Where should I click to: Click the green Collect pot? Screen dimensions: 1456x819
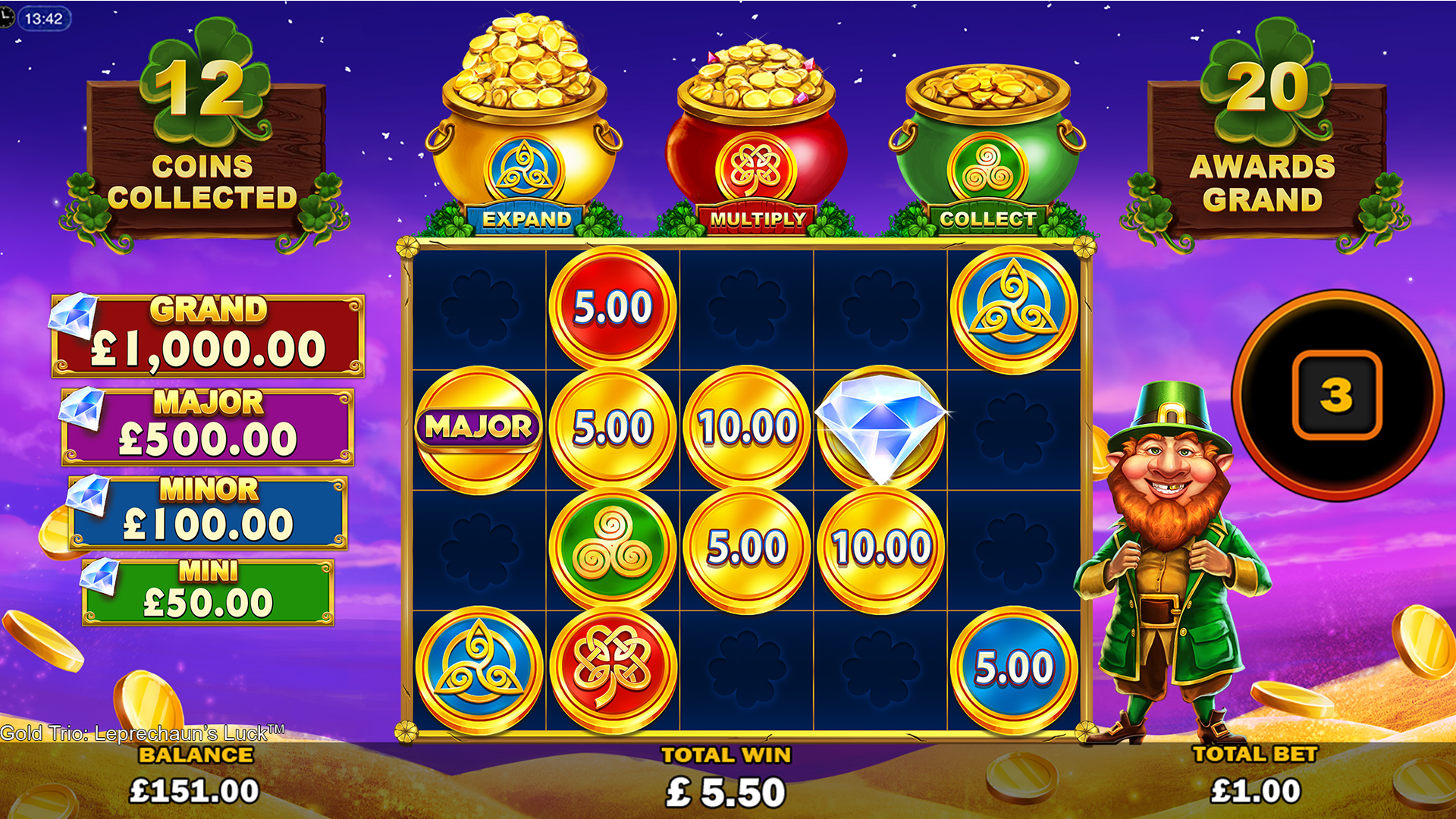(x=987, y=140)
